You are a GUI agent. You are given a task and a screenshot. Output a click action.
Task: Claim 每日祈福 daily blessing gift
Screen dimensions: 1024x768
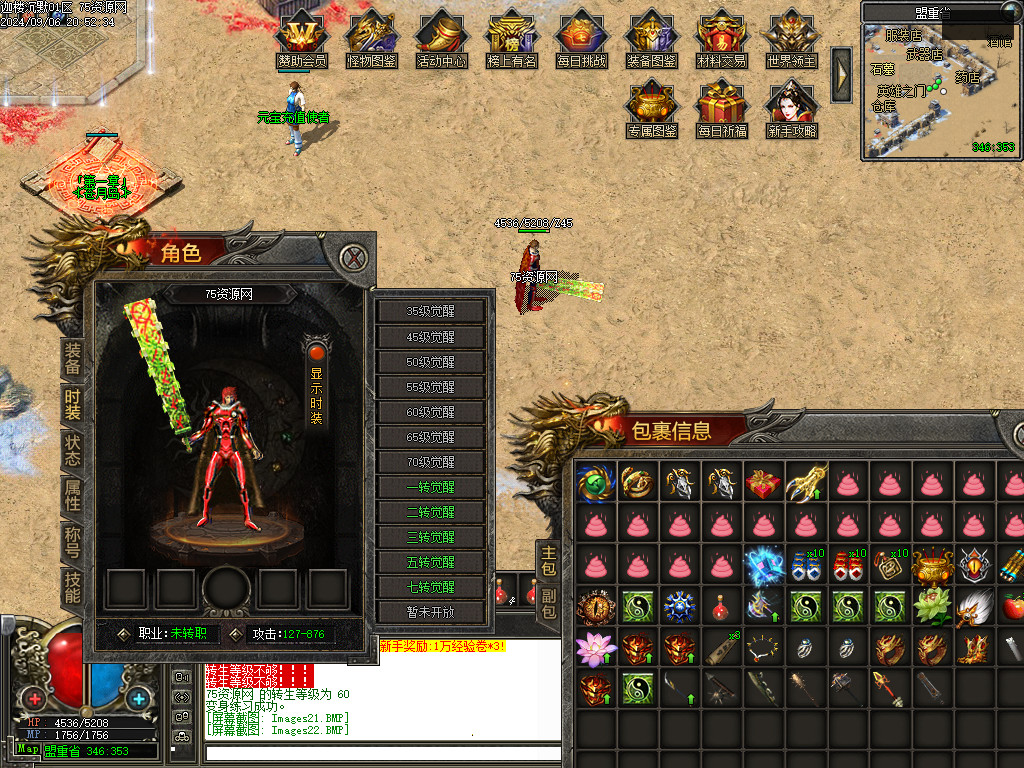(722, 110)
